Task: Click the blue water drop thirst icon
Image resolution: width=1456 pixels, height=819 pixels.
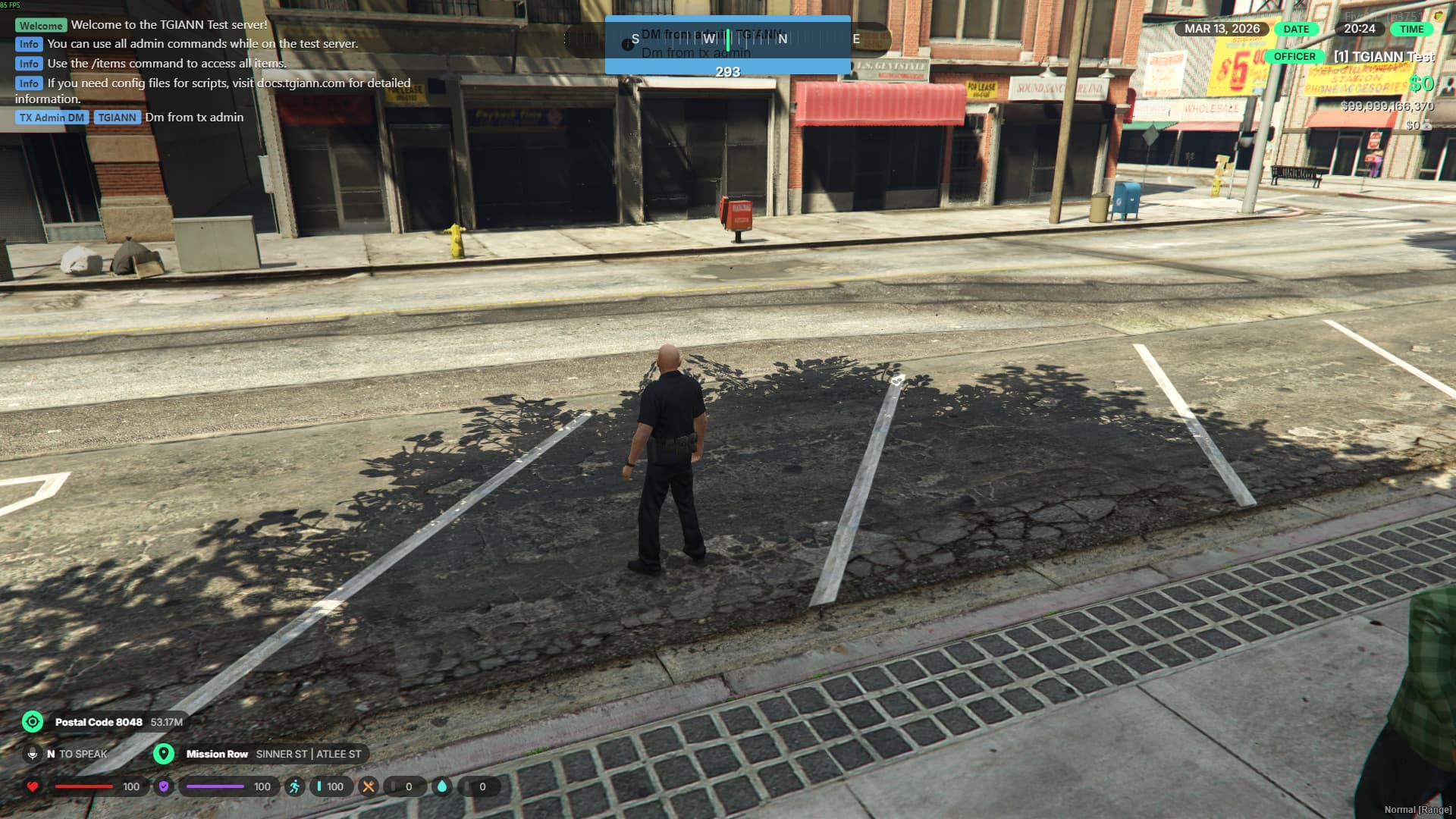Action: 442,786
